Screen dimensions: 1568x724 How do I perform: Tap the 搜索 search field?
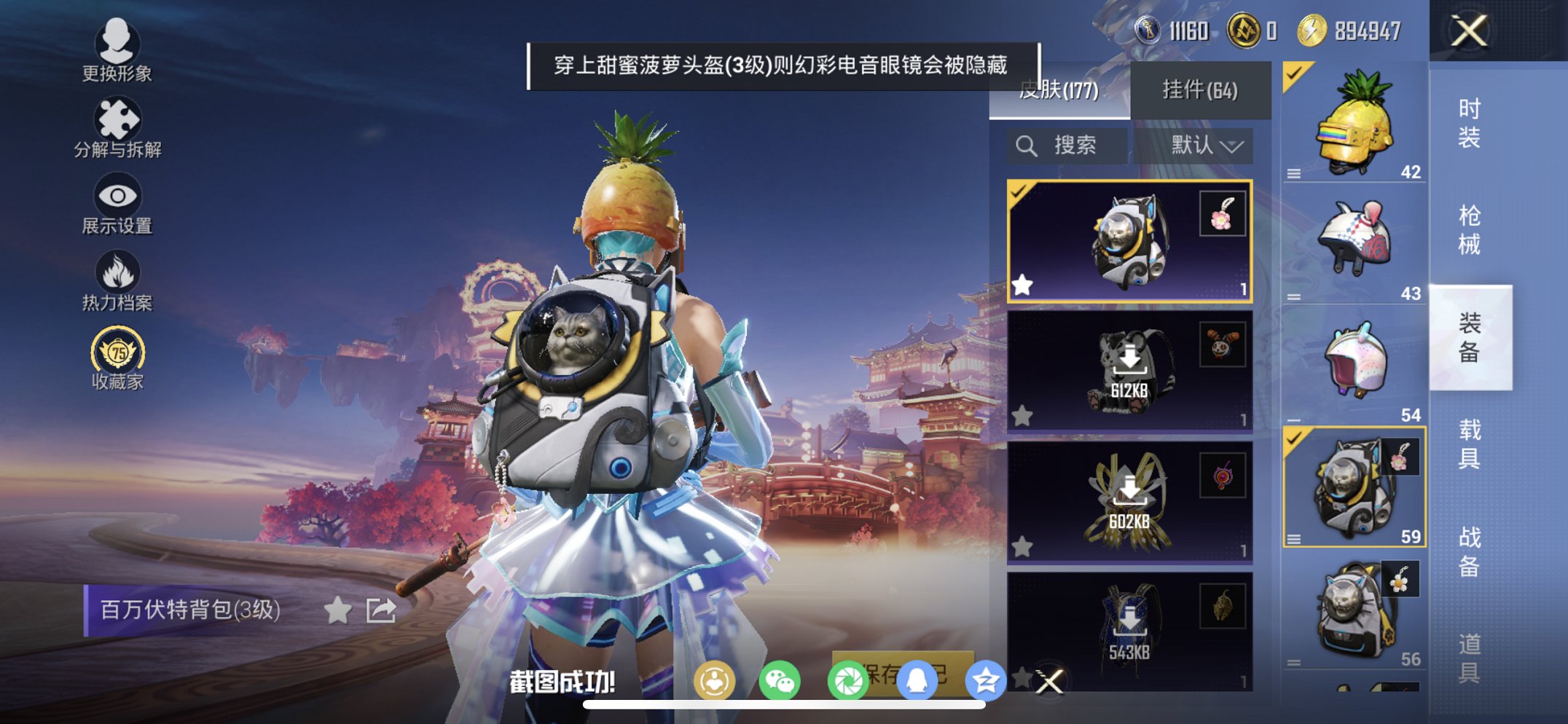(1075, 145)
